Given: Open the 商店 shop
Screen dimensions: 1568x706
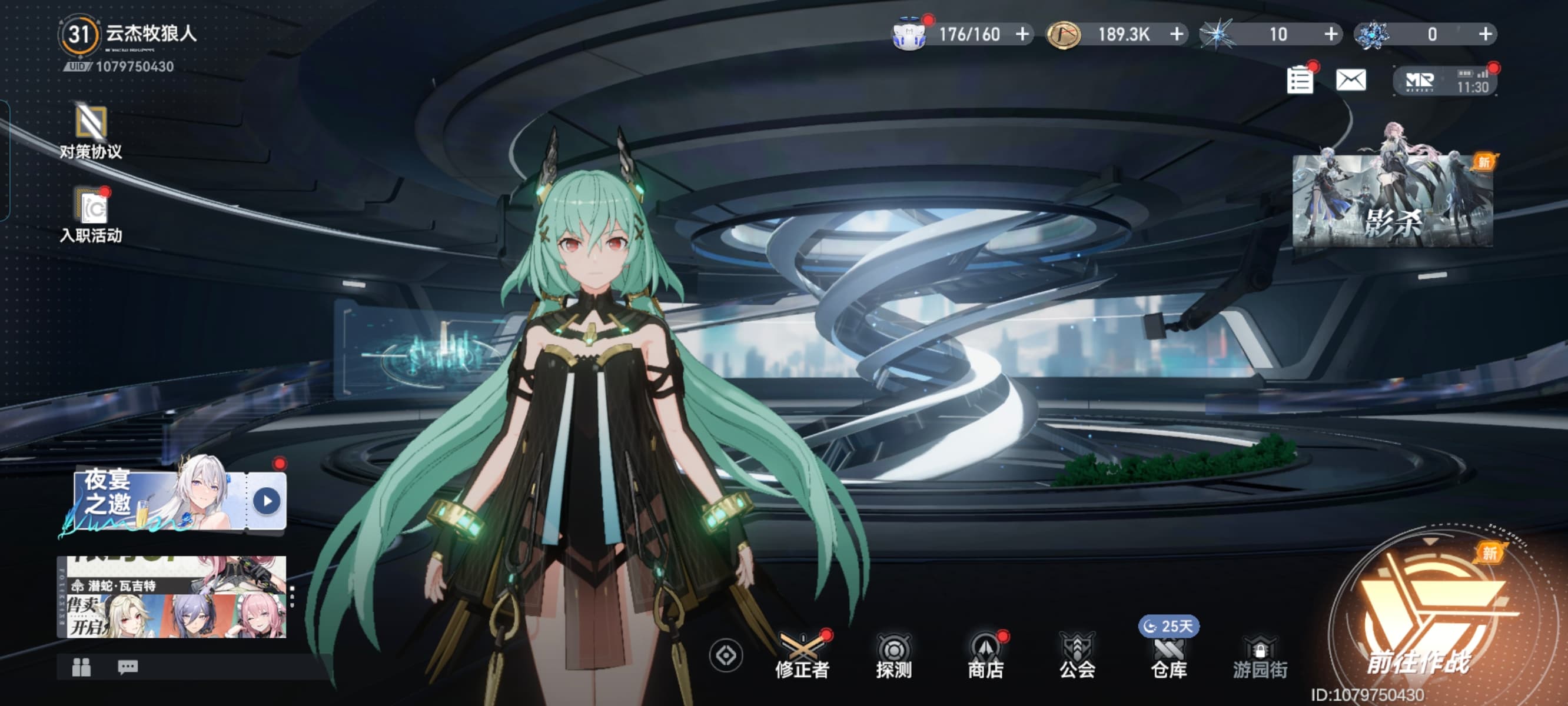Looking at the screenshot, I should 985,657.
